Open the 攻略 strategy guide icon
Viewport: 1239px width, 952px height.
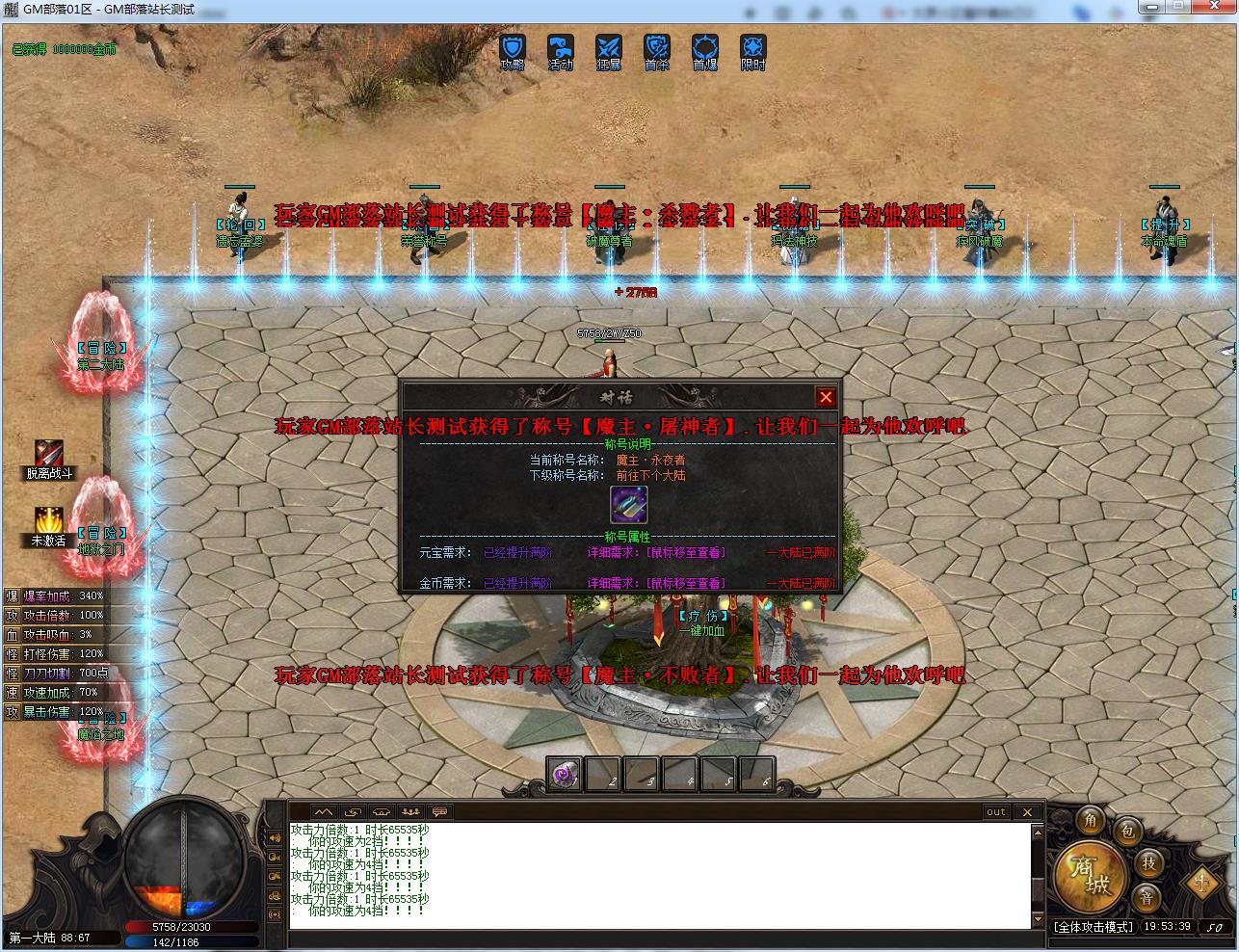[x=513, y=48]
